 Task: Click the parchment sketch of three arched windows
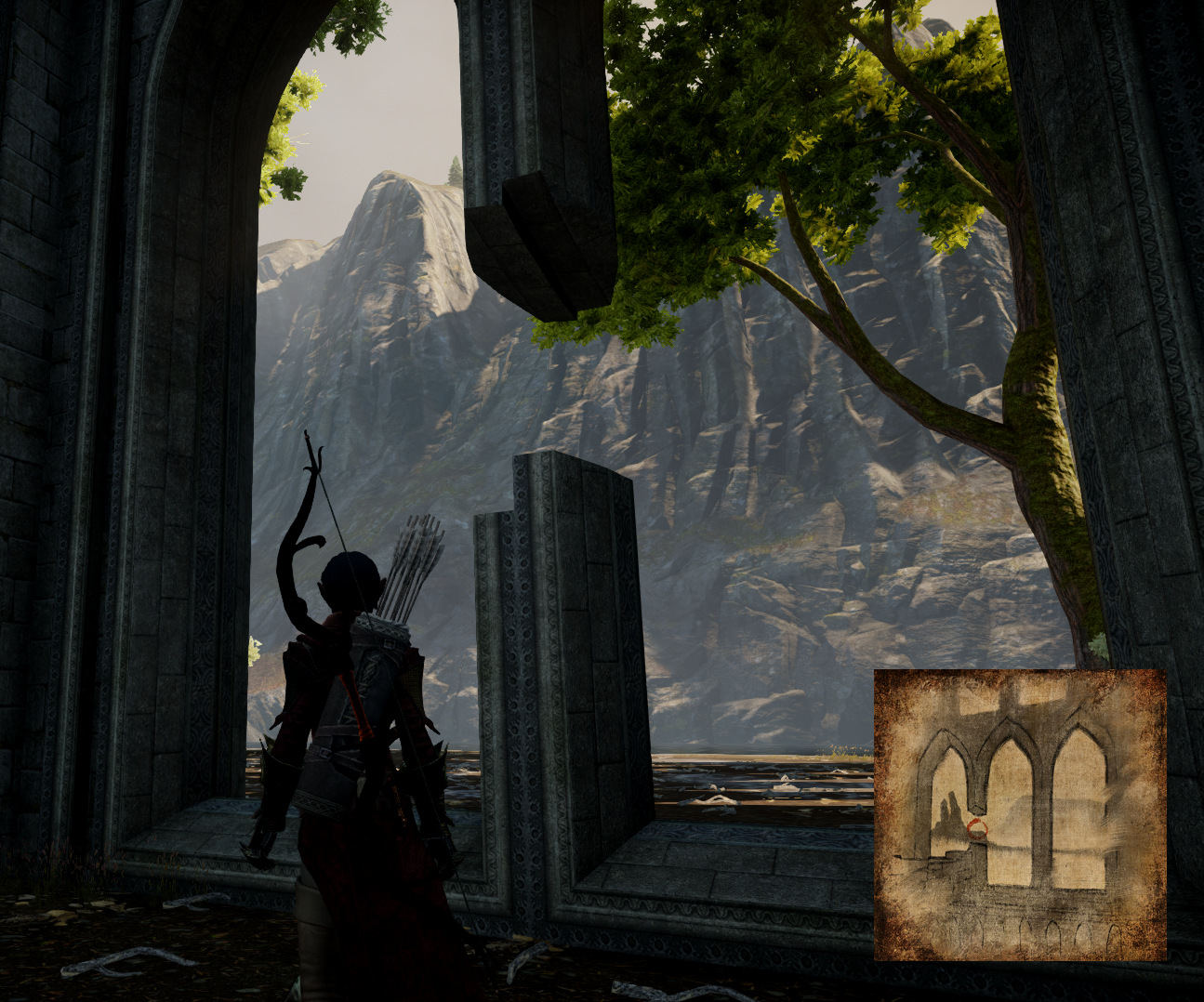click(1020, 814)
